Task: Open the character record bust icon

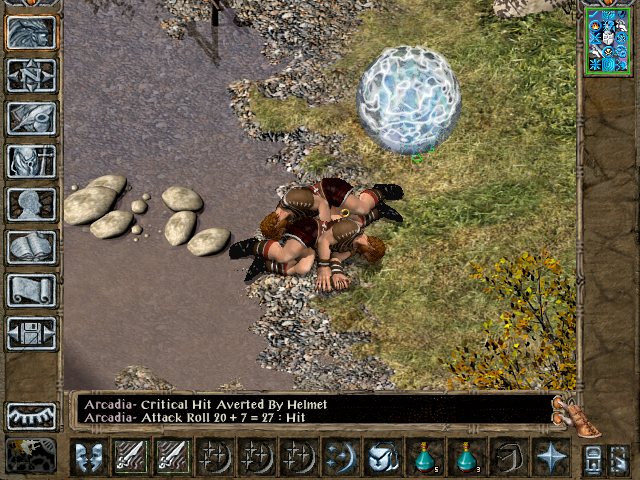Action: (x=32, y=204)
